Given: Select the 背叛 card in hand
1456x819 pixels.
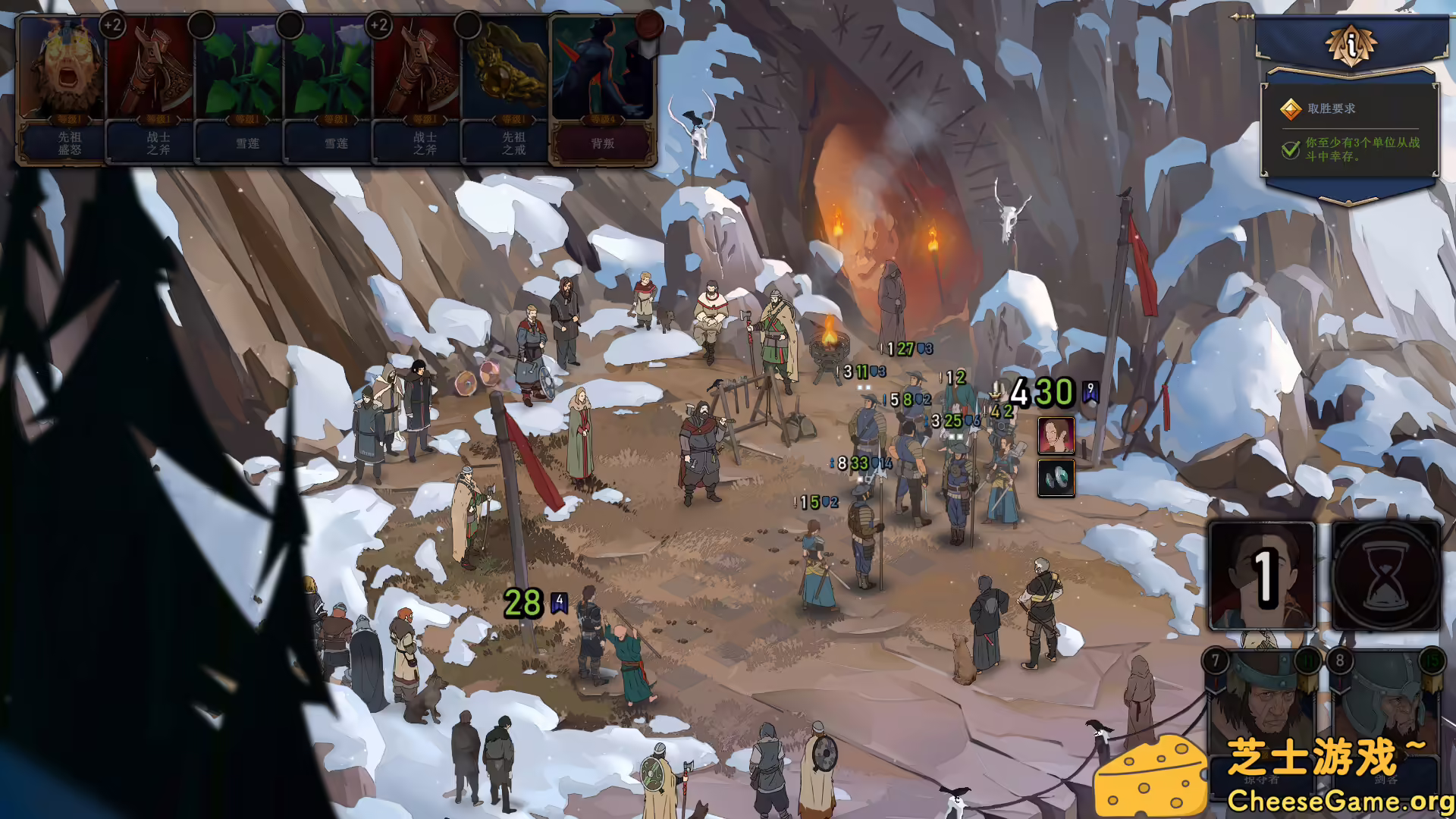Looking at the screenshot, I should click(603, 91).
